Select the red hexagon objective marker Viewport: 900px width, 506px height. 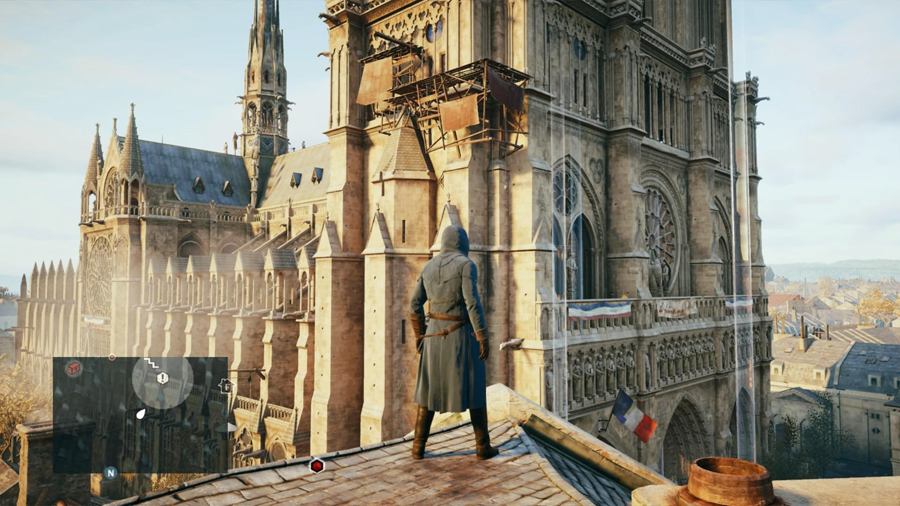click(316, 465)
